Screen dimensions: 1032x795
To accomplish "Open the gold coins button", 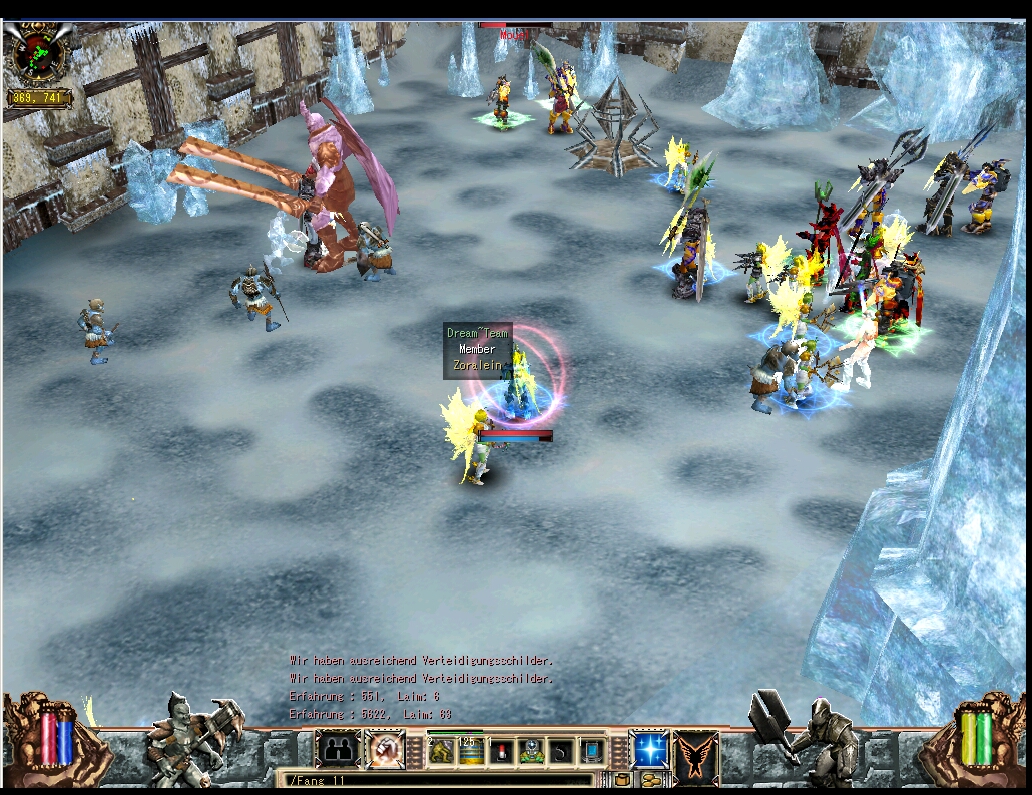I will pyautogui.click(x=651, y=780).
